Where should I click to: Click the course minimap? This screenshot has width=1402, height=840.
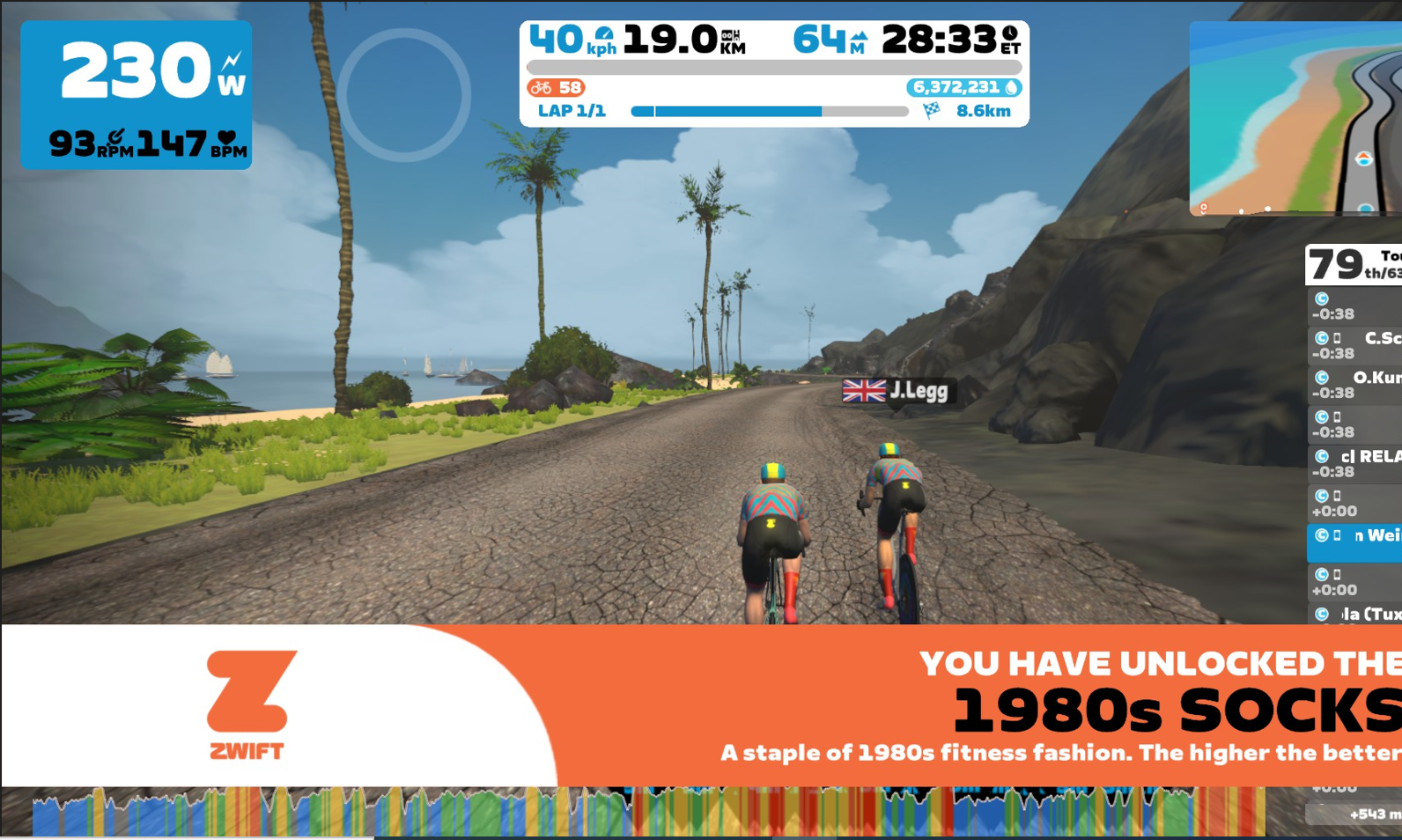(1295, 119)
